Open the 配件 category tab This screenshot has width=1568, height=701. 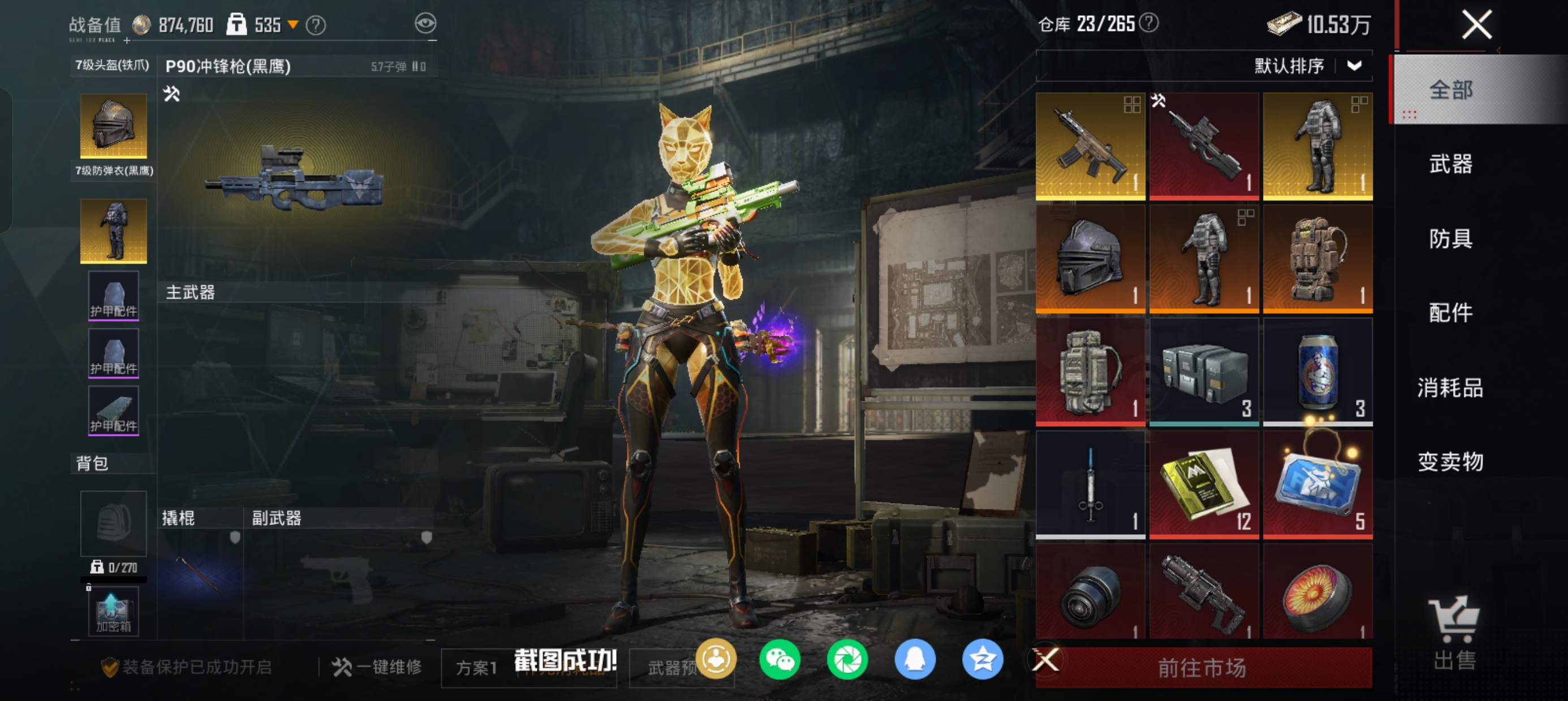(x=1450, y=313)
